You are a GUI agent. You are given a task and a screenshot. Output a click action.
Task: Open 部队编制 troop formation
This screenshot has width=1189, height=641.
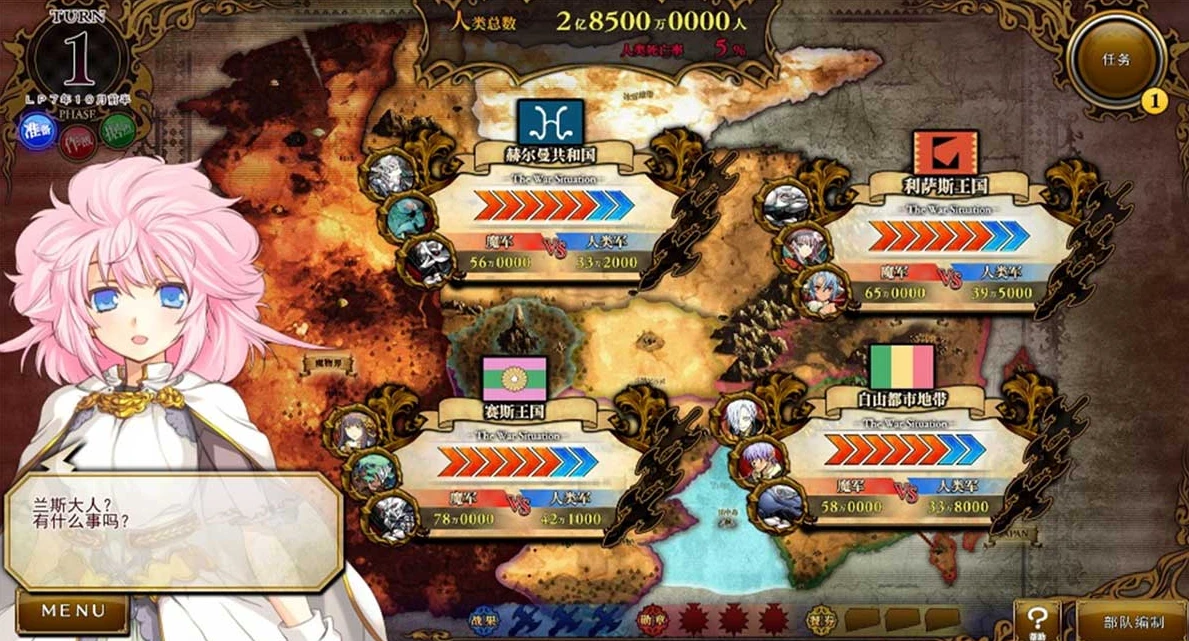[1130, 622]
